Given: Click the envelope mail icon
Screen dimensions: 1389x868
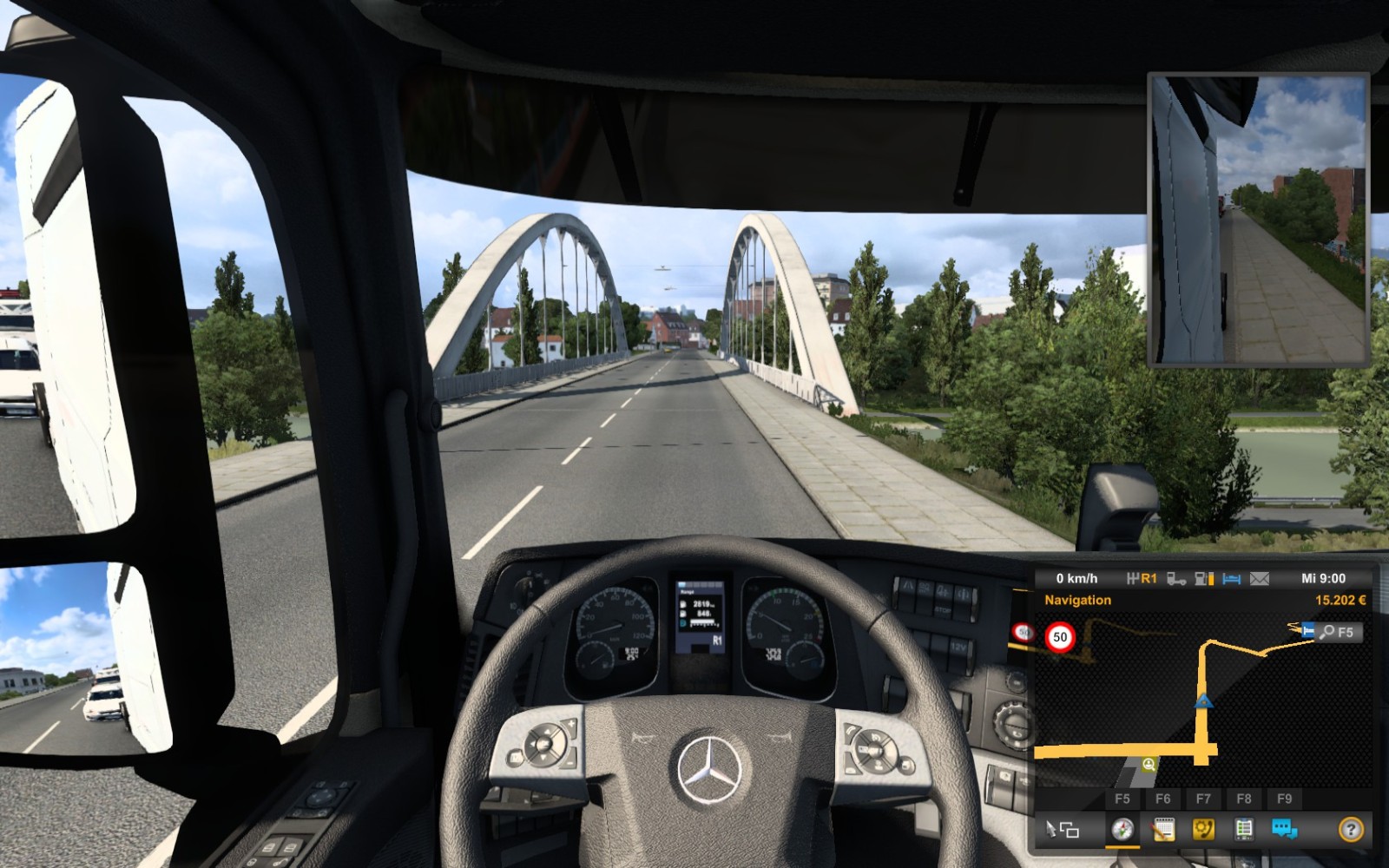Looking at the screenshot, I should click(1259, 578).
